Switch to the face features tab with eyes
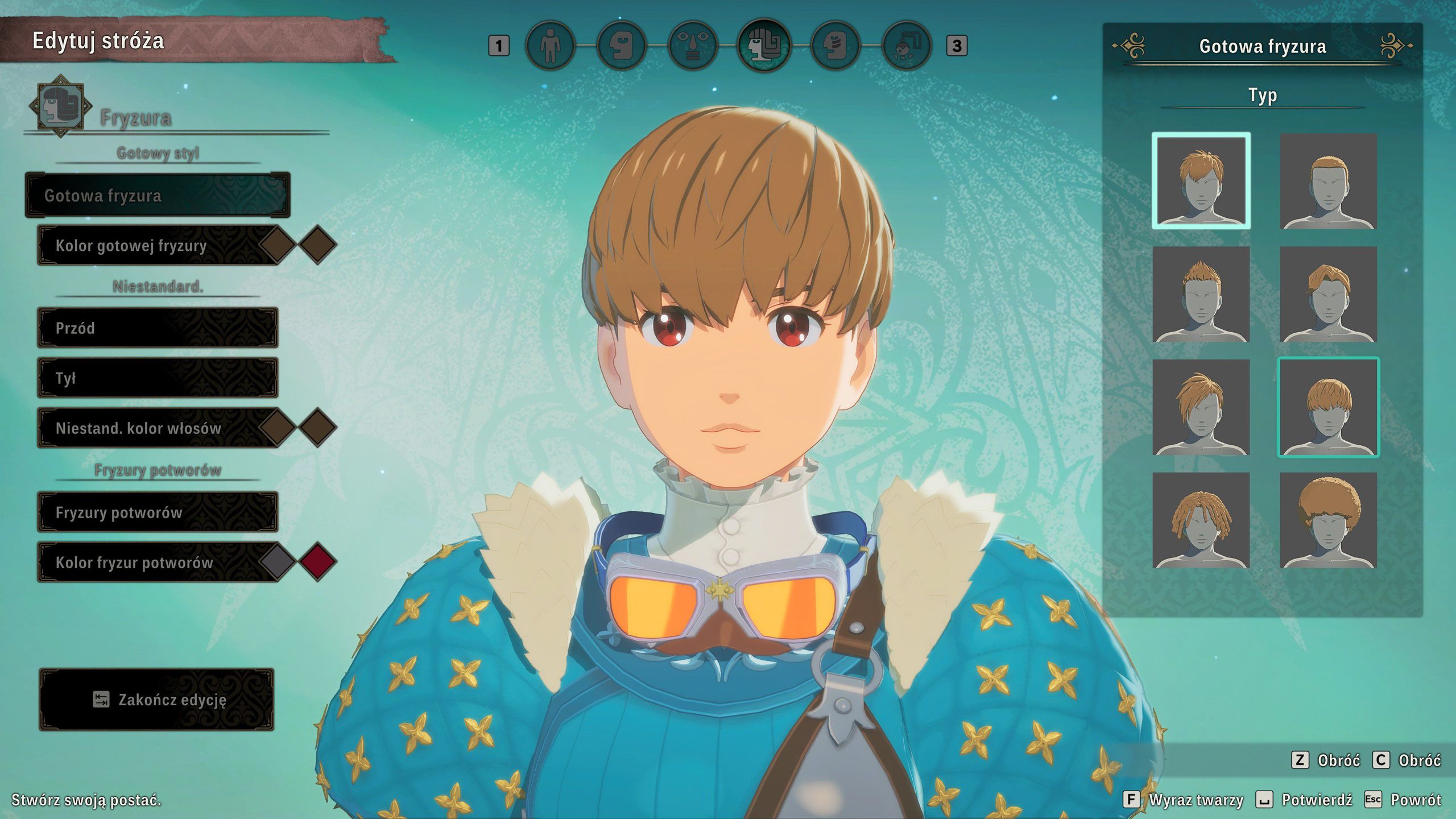1456x819 pixels. click(x=692, y=45)
